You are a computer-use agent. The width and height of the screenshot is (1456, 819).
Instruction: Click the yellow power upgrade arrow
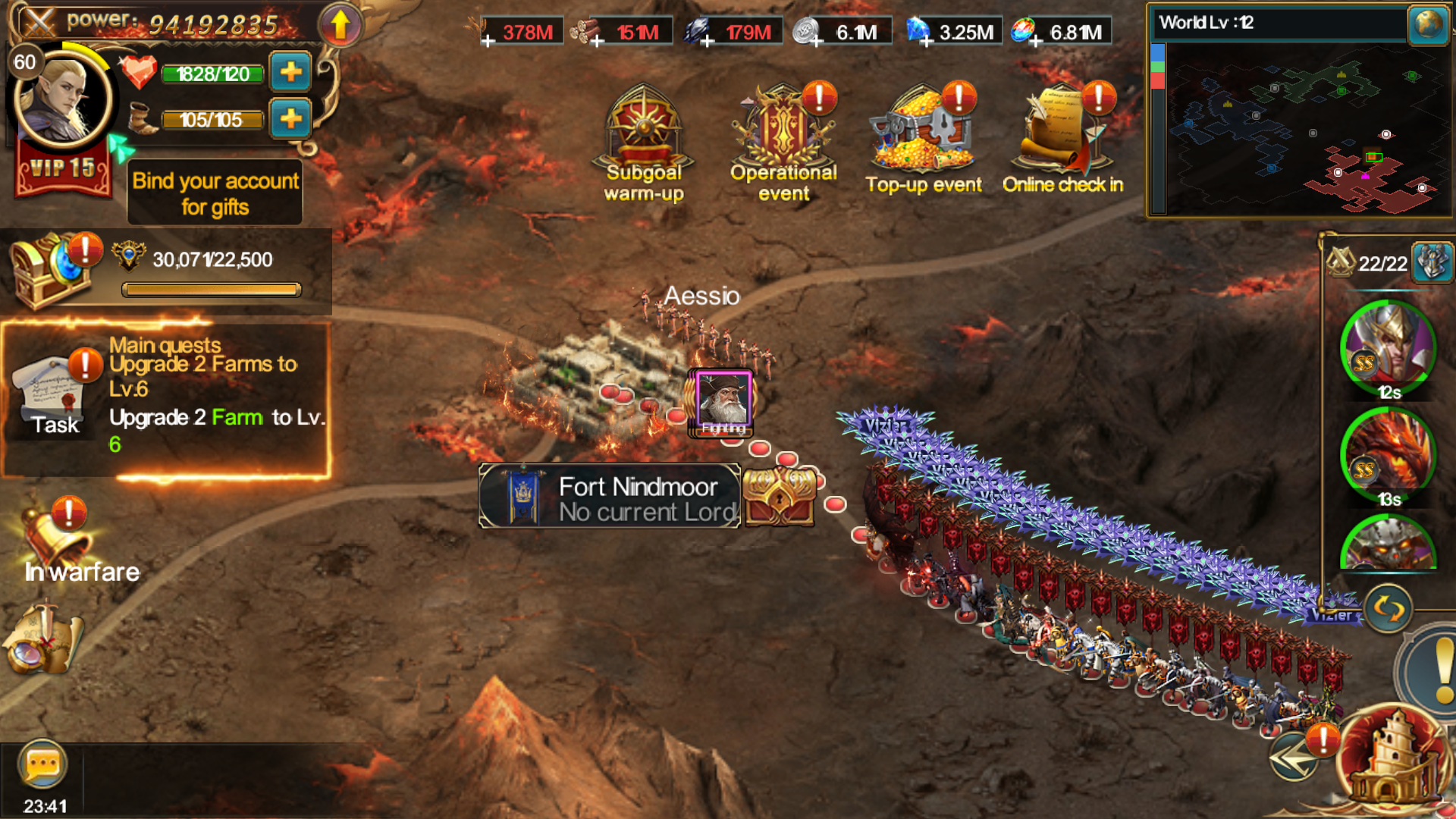(x=340, y=25)
